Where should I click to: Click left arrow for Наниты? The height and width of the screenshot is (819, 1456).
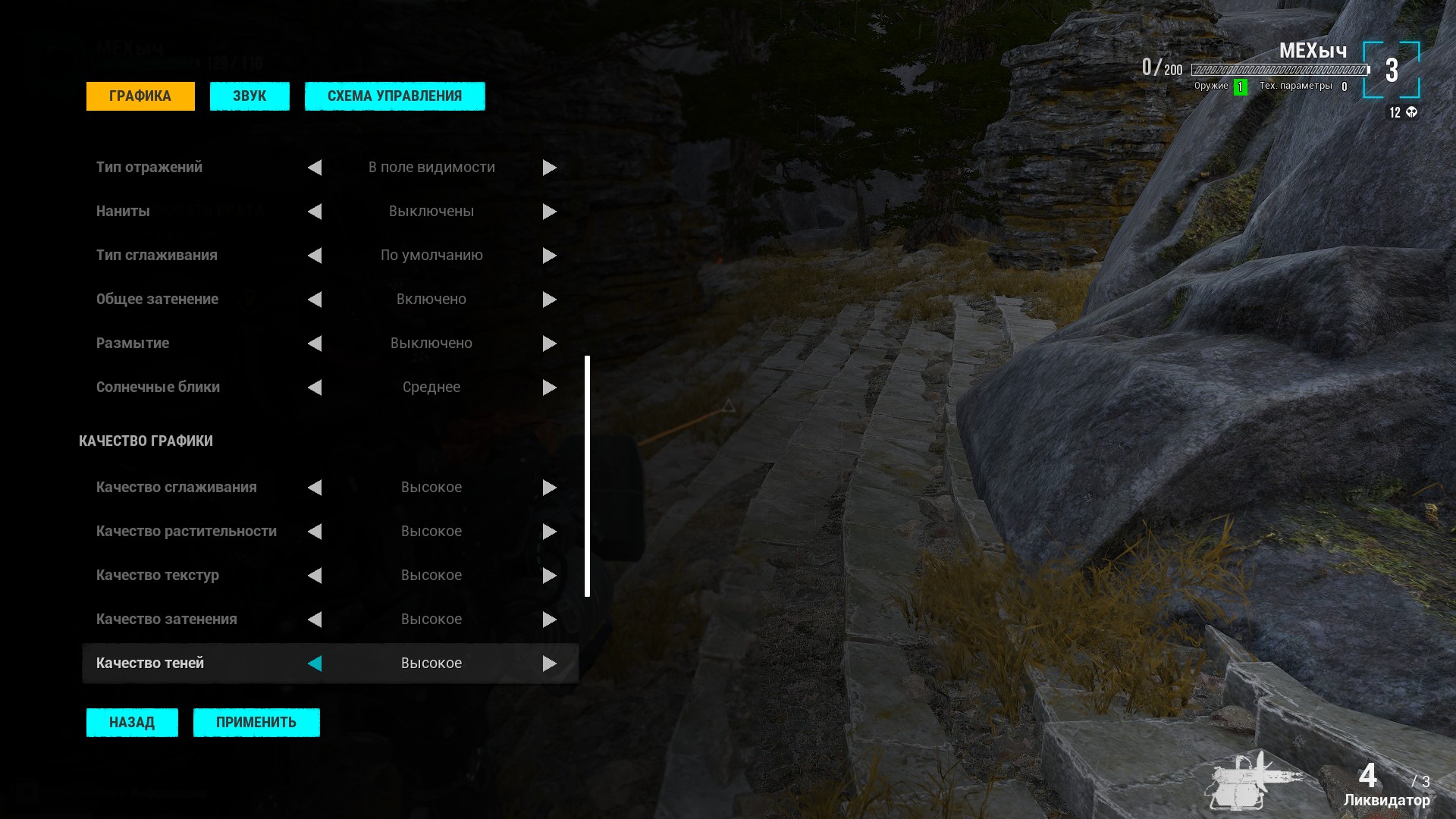point(315,212)
